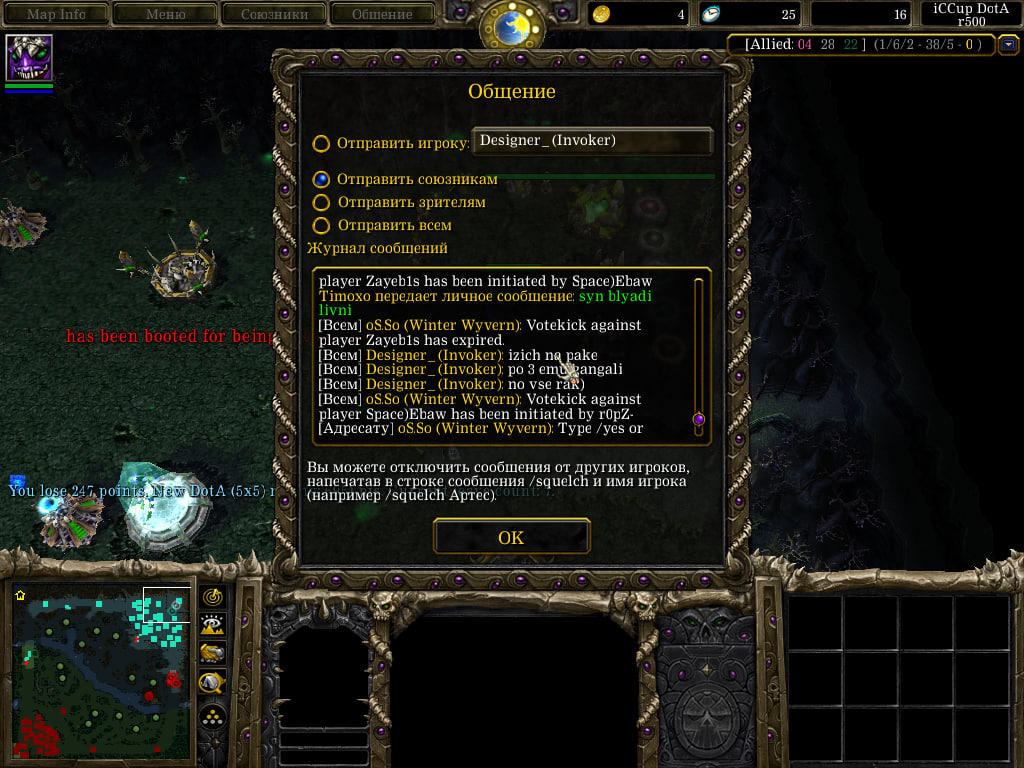The image size is (1024, 768).
Task: Toggle ally color mode handshake icon
Action: [212, 654]
